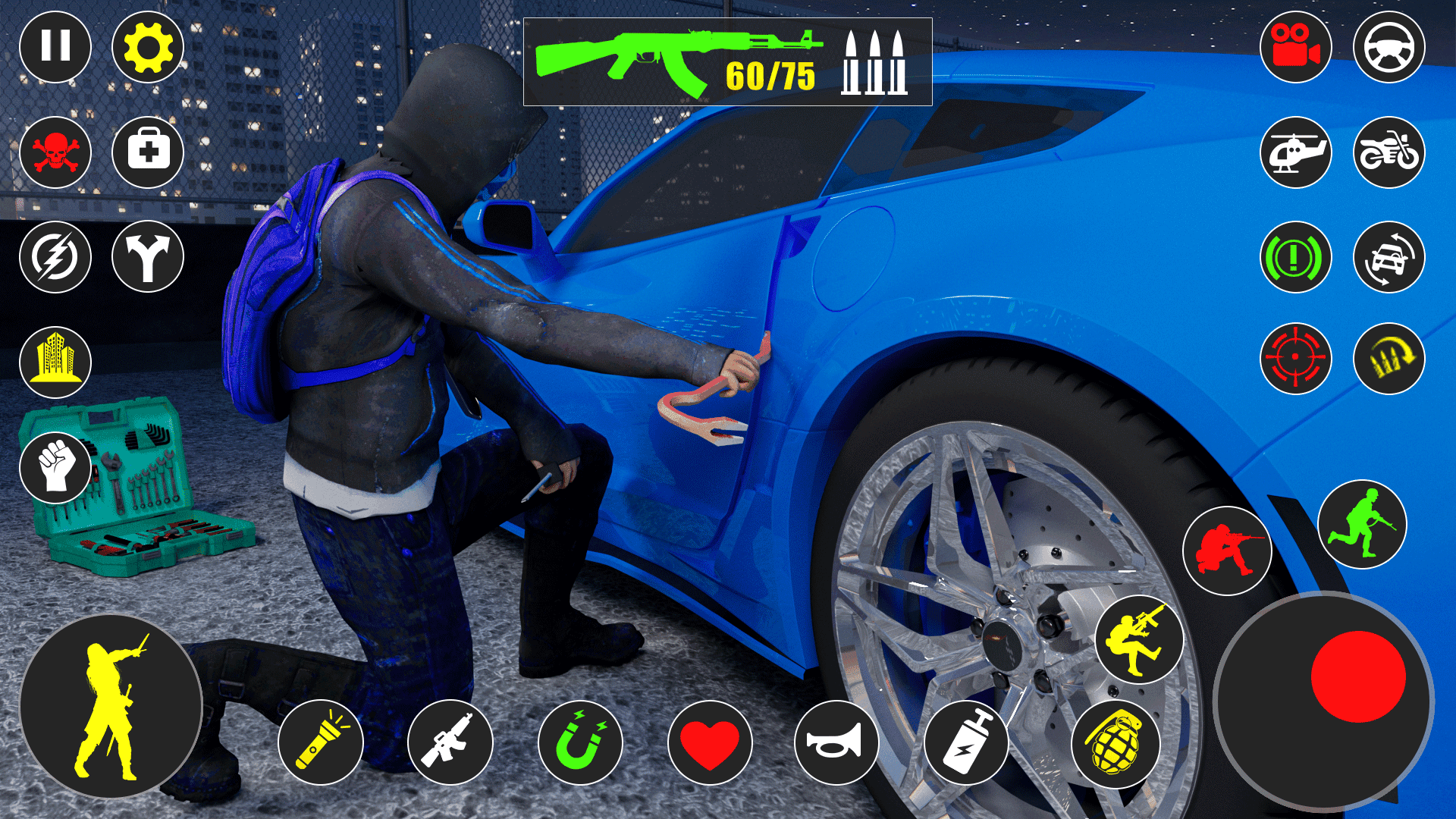This screenshot has width=1456, height=819.
Task: Engage the green handbrake
Action: pos(1297,258)
